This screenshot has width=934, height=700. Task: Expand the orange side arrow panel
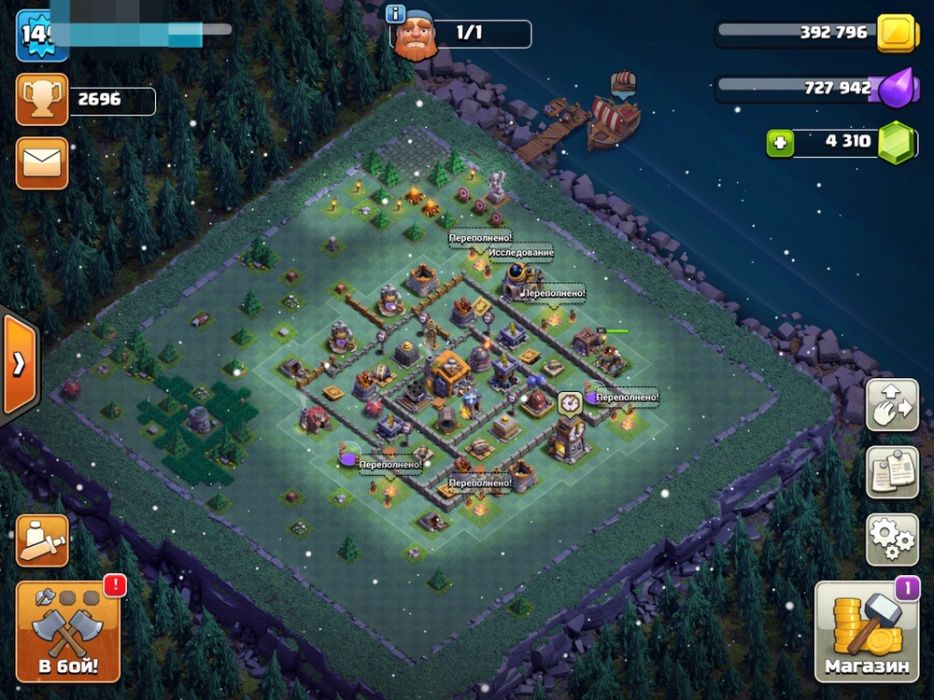(19, 364)
